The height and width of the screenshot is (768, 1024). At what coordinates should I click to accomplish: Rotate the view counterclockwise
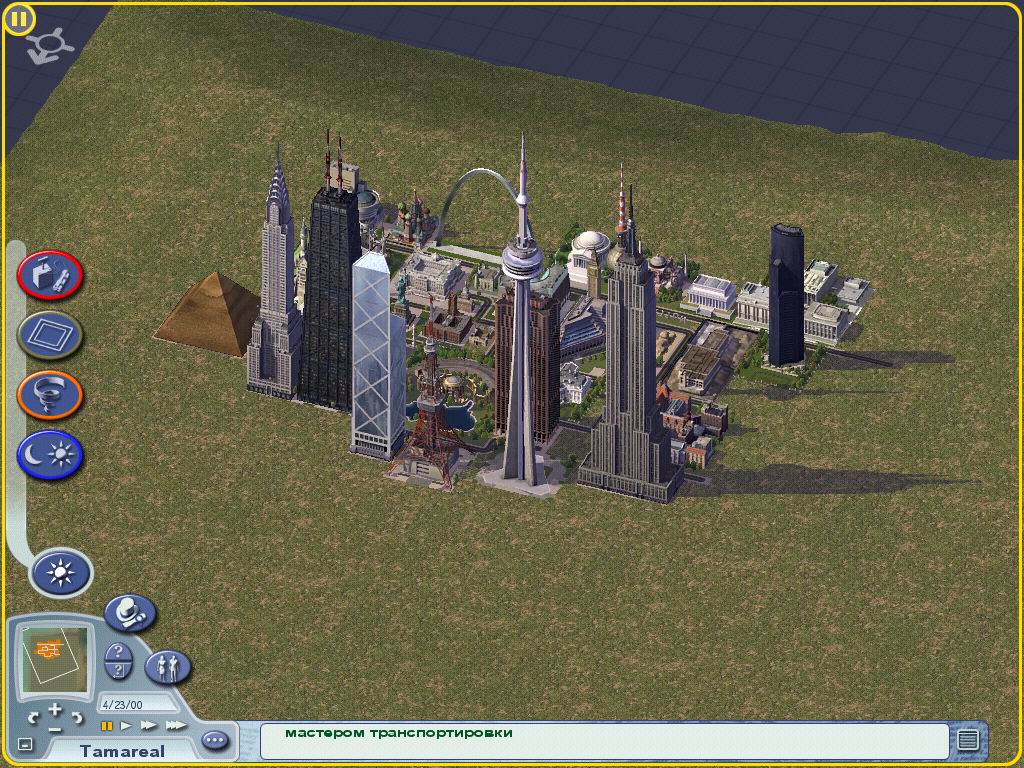click(35, 717)
